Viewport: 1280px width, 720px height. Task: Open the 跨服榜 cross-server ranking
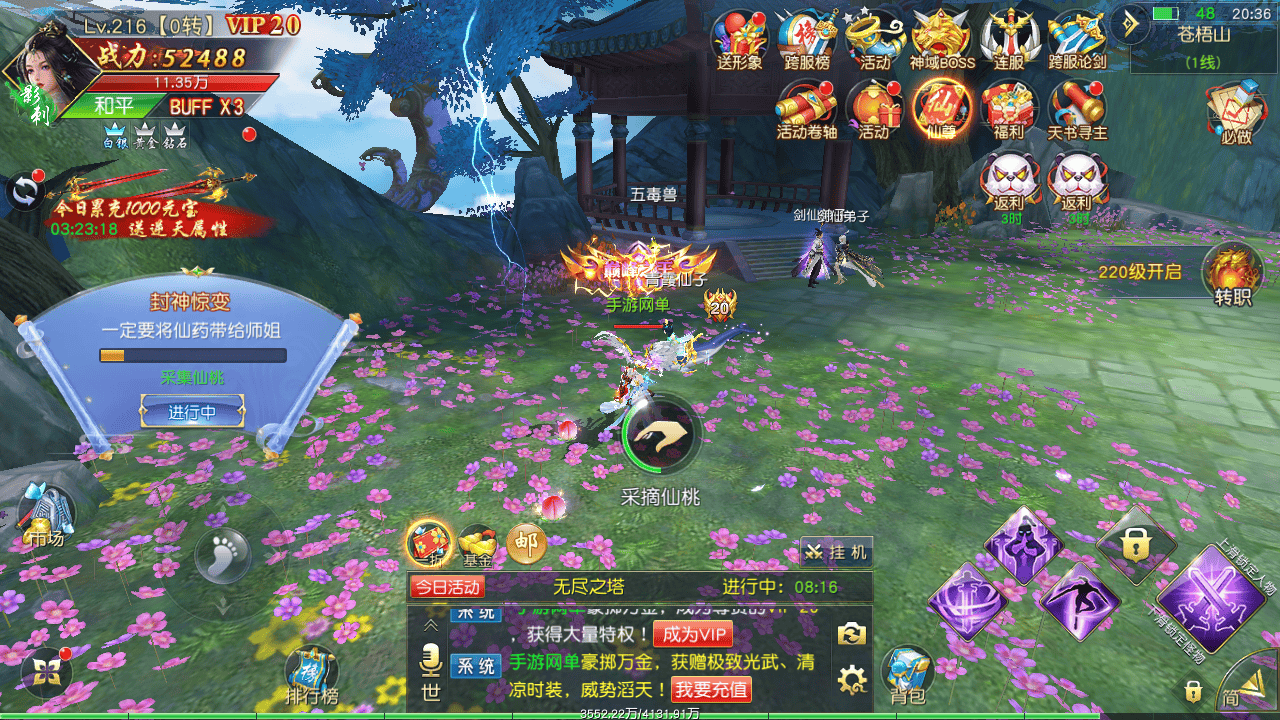pos(806,38)
